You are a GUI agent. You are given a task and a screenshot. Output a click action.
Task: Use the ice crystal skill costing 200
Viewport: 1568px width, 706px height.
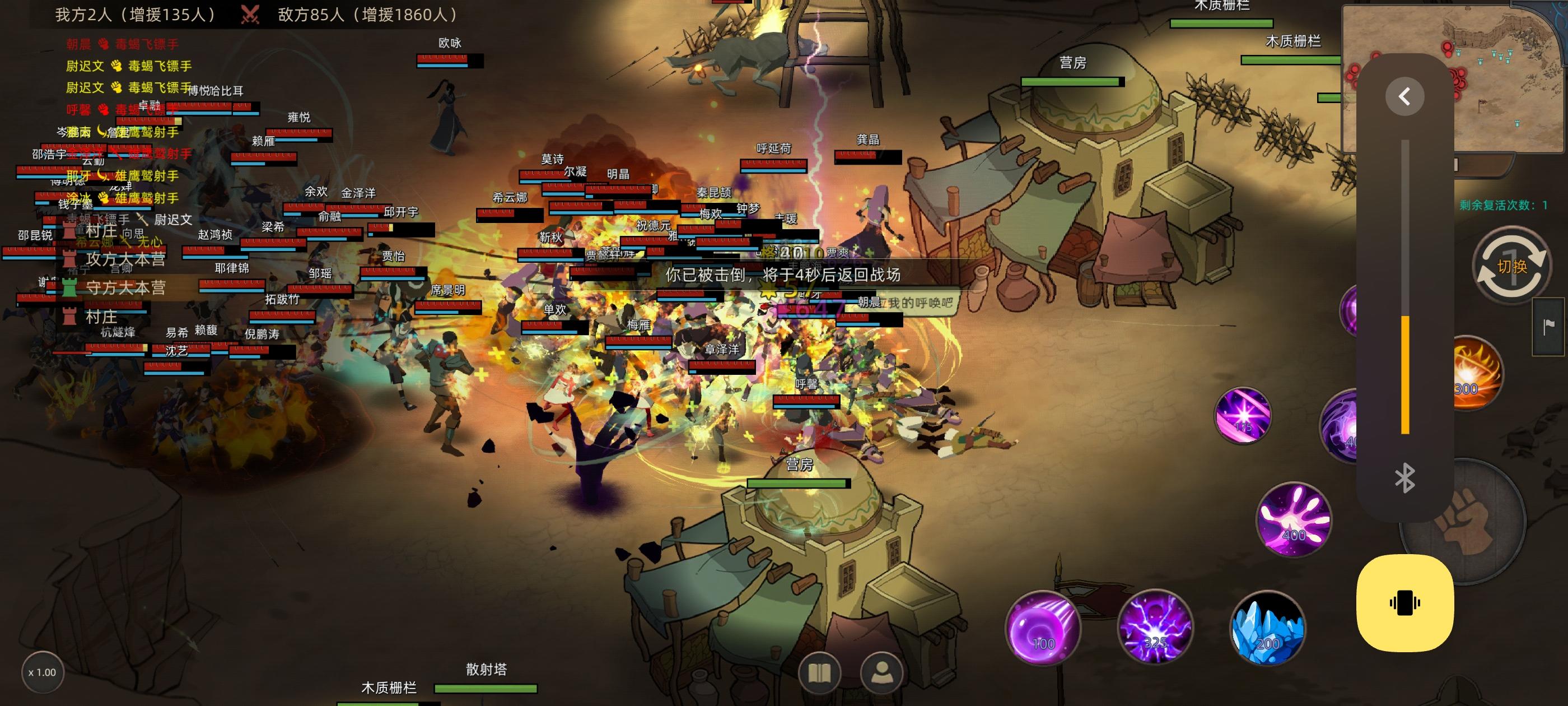click(x=1267, y=628)
